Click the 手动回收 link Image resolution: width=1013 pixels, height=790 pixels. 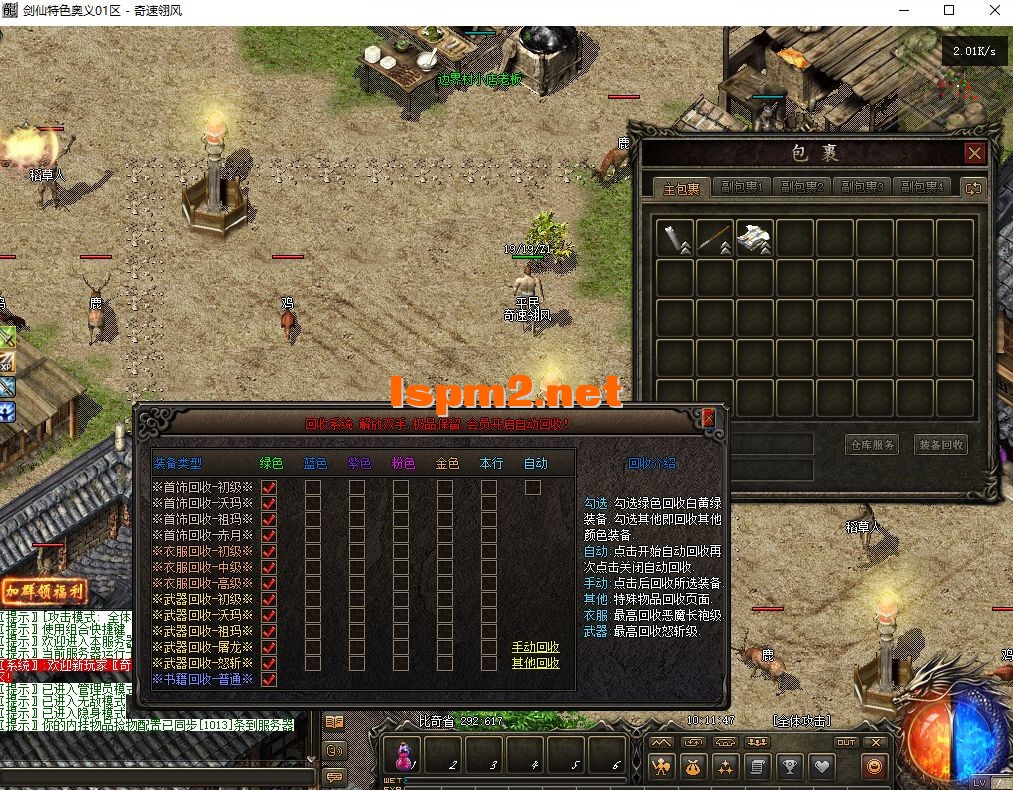coord(535,647)
